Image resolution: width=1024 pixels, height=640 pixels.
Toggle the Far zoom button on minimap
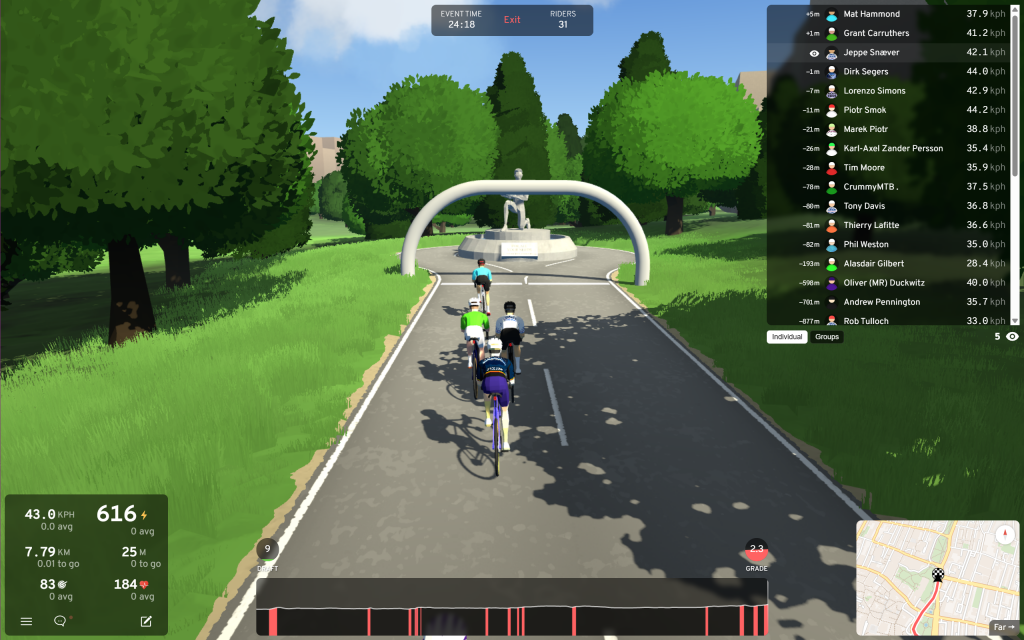coord(1002,627)
